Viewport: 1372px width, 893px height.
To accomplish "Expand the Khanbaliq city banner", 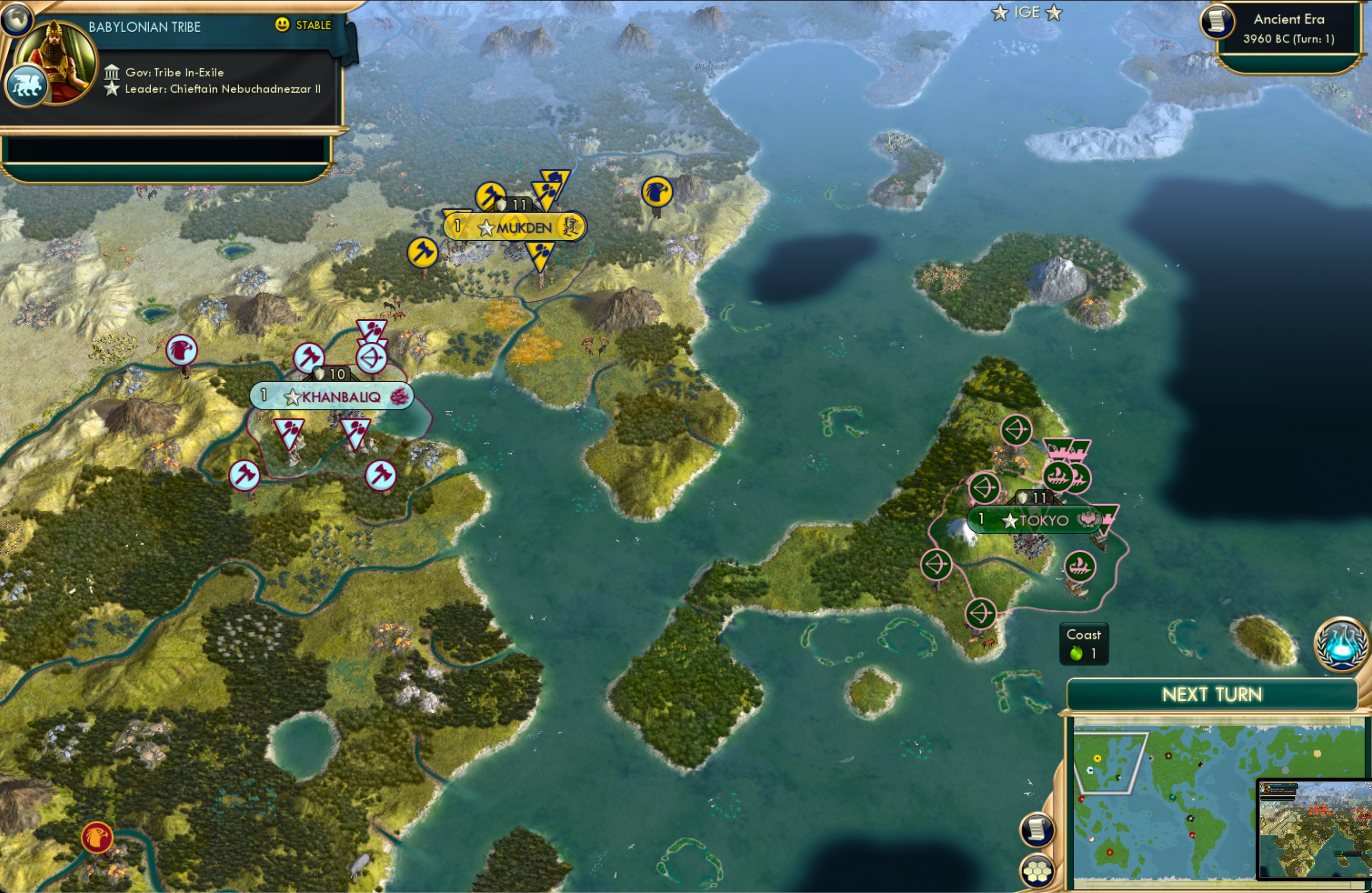I will pyautogui.click(x=332, y=397).
